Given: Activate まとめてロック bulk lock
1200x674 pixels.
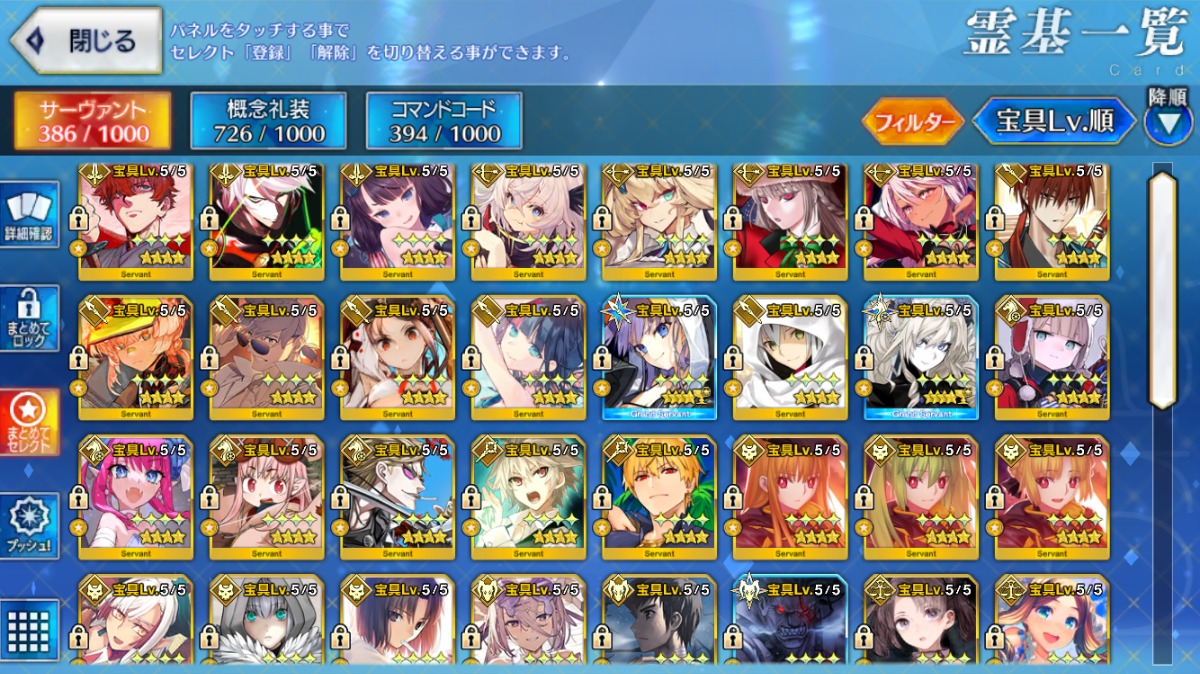Looking at the screenshot, I should (29, 319).
